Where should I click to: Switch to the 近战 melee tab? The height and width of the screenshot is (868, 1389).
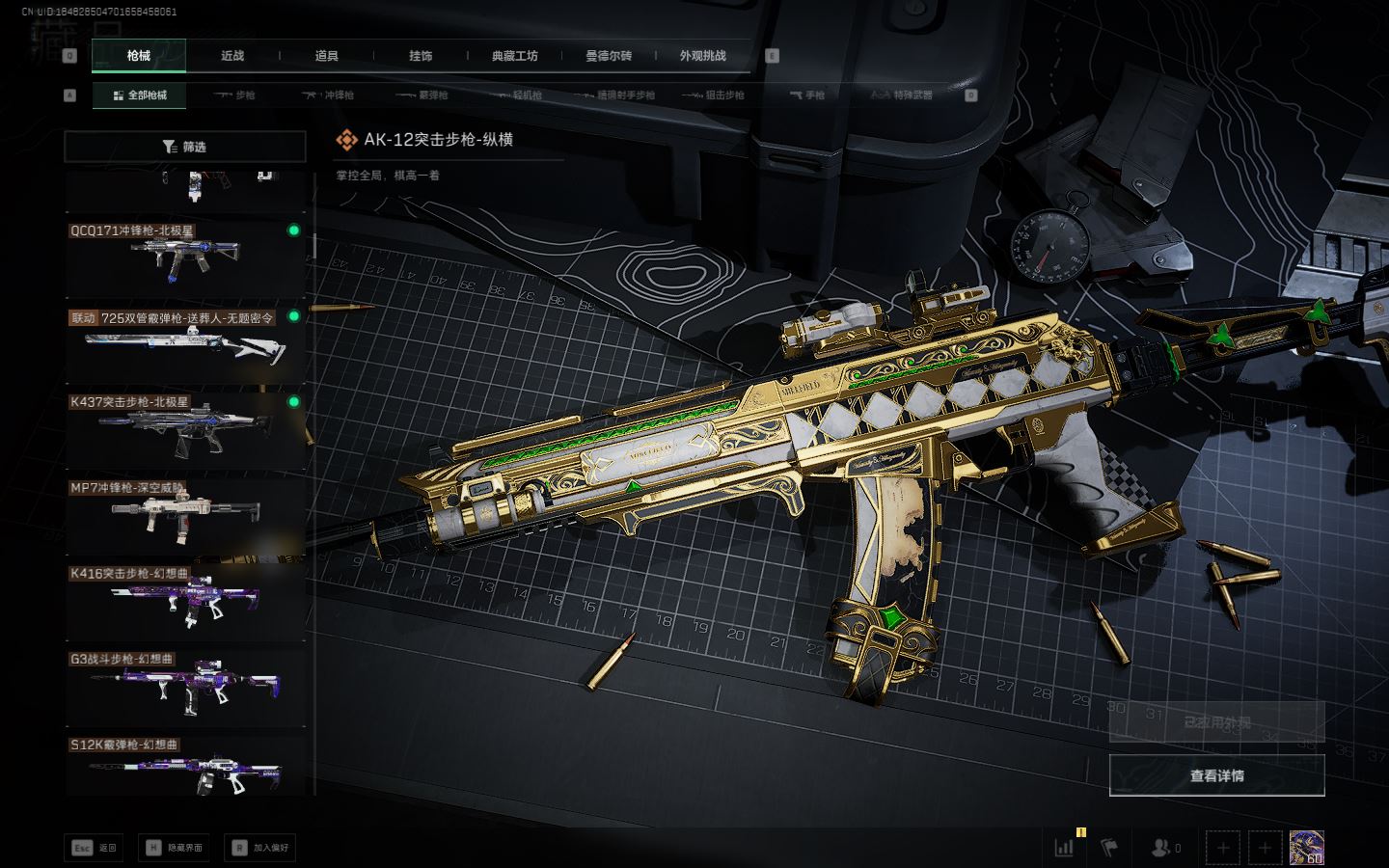(x=232, y=56)
